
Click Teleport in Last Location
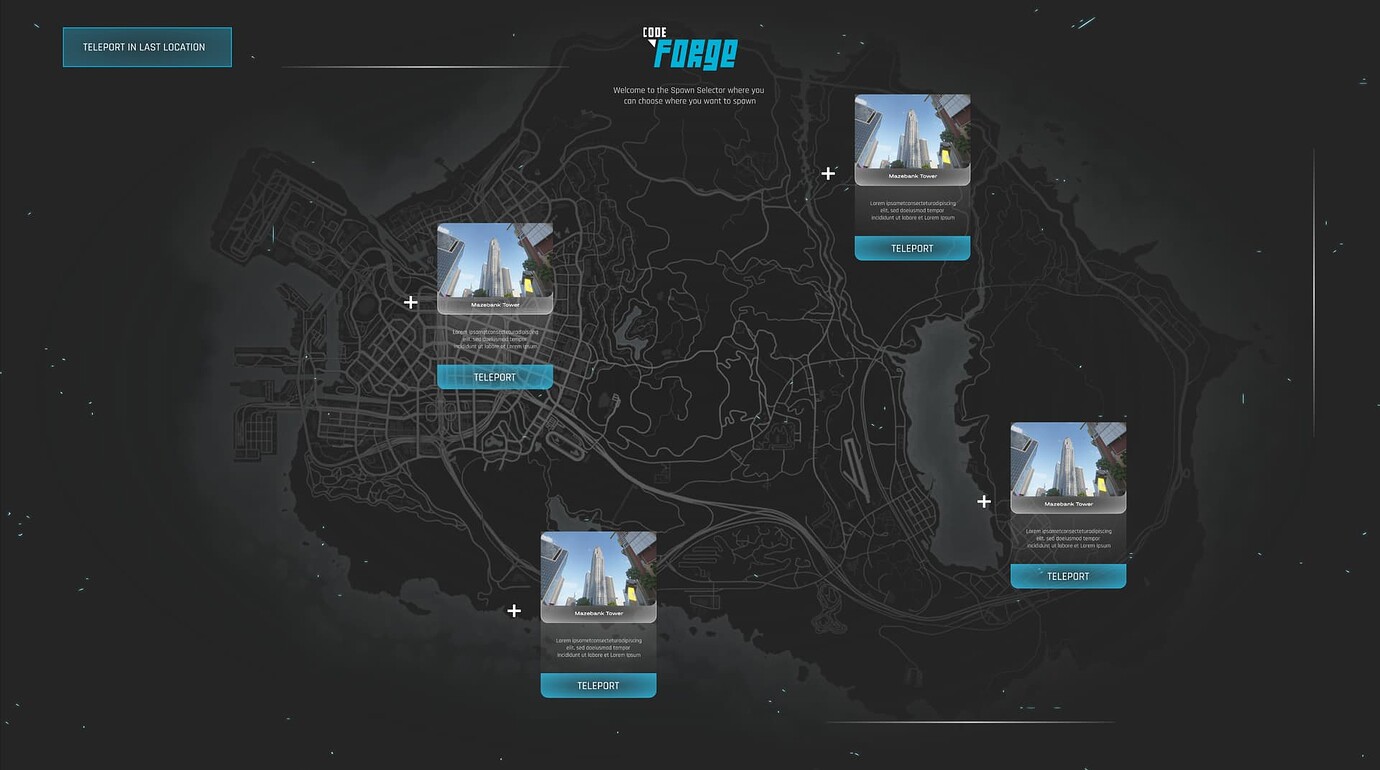(x=147, y=46)
